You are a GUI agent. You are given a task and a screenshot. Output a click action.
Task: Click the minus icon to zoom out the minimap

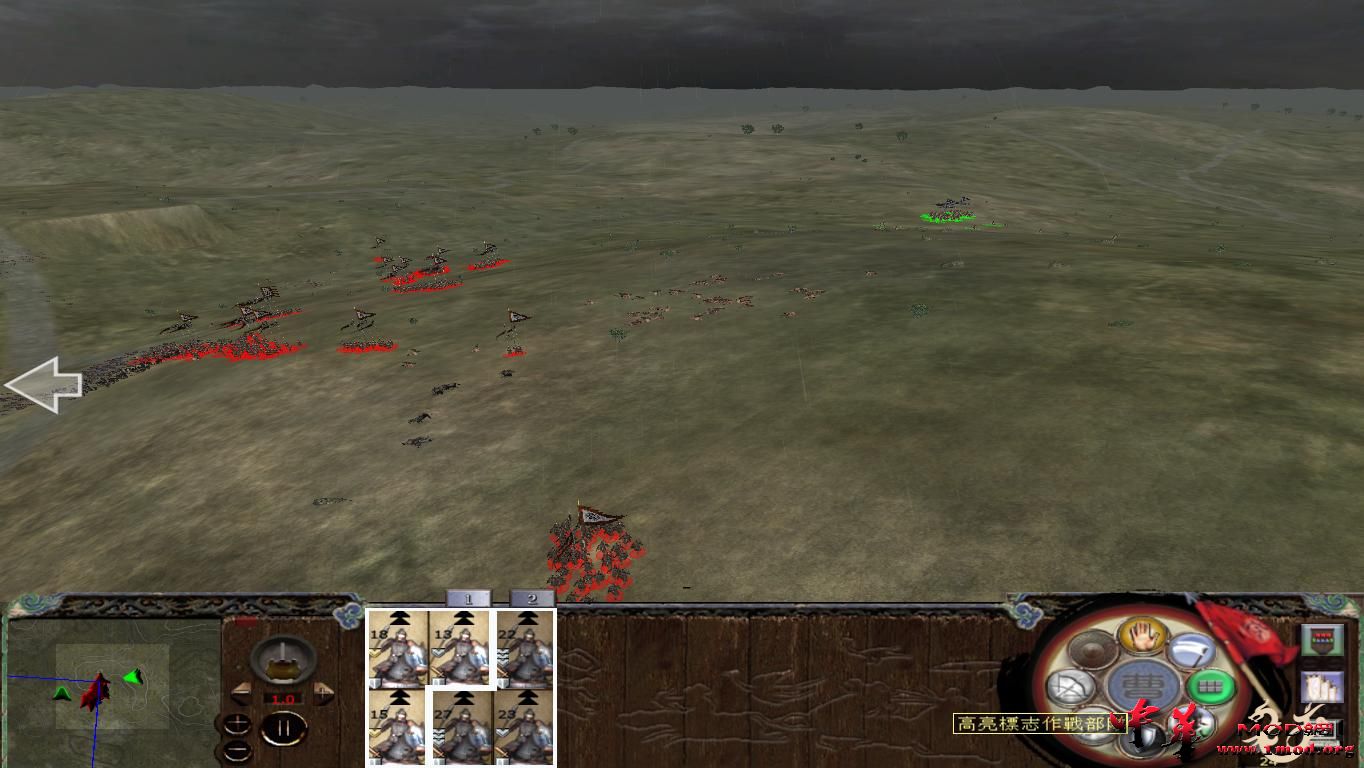tap(238, 749)
